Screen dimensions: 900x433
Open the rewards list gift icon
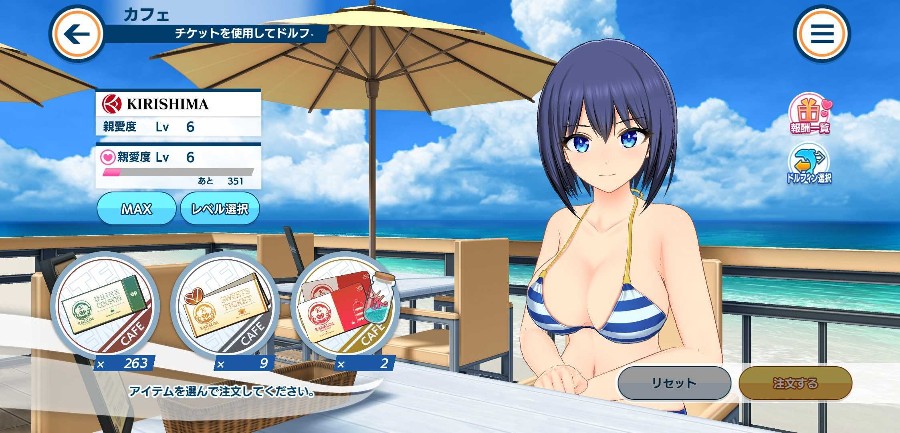coord(809,114)
